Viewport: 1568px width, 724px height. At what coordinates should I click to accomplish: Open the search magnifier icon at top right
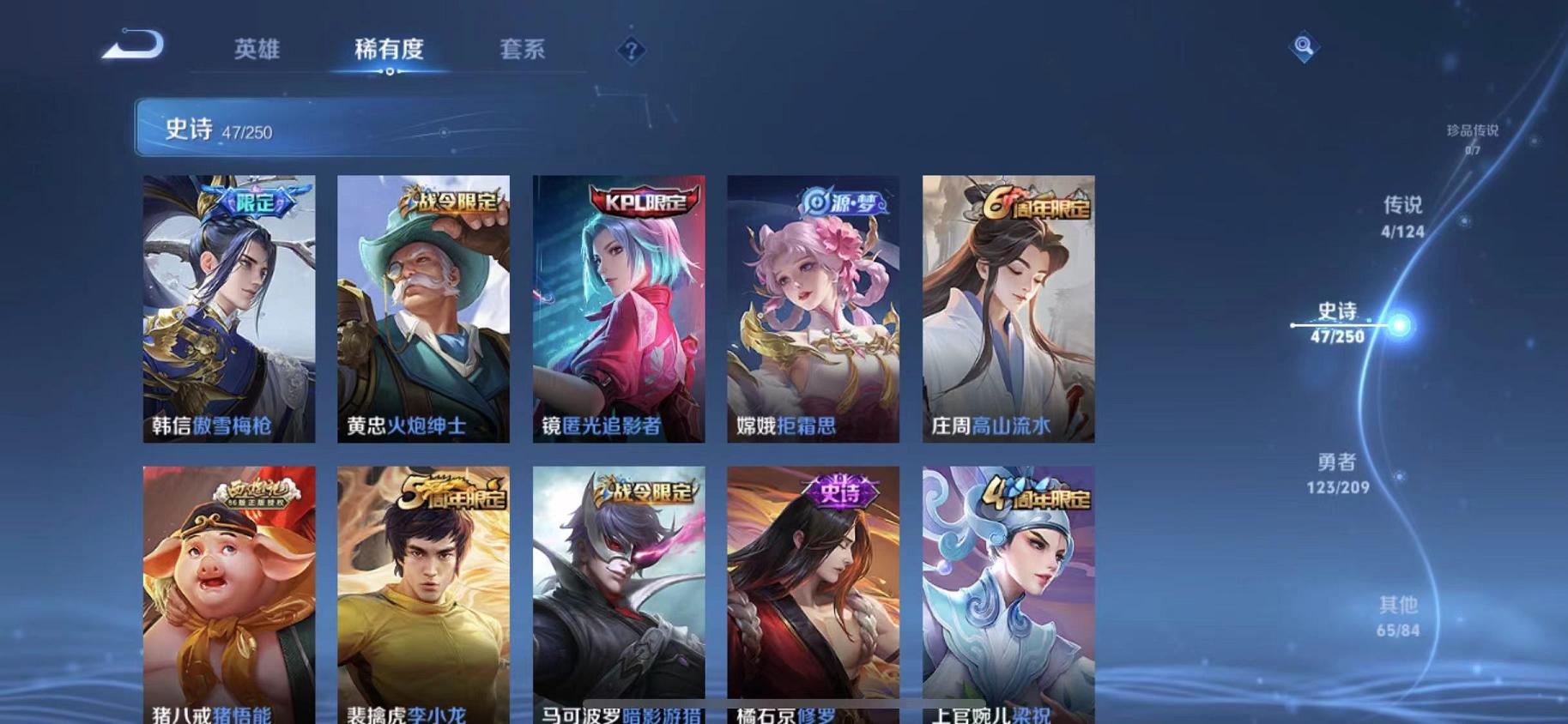(1303, 45)
